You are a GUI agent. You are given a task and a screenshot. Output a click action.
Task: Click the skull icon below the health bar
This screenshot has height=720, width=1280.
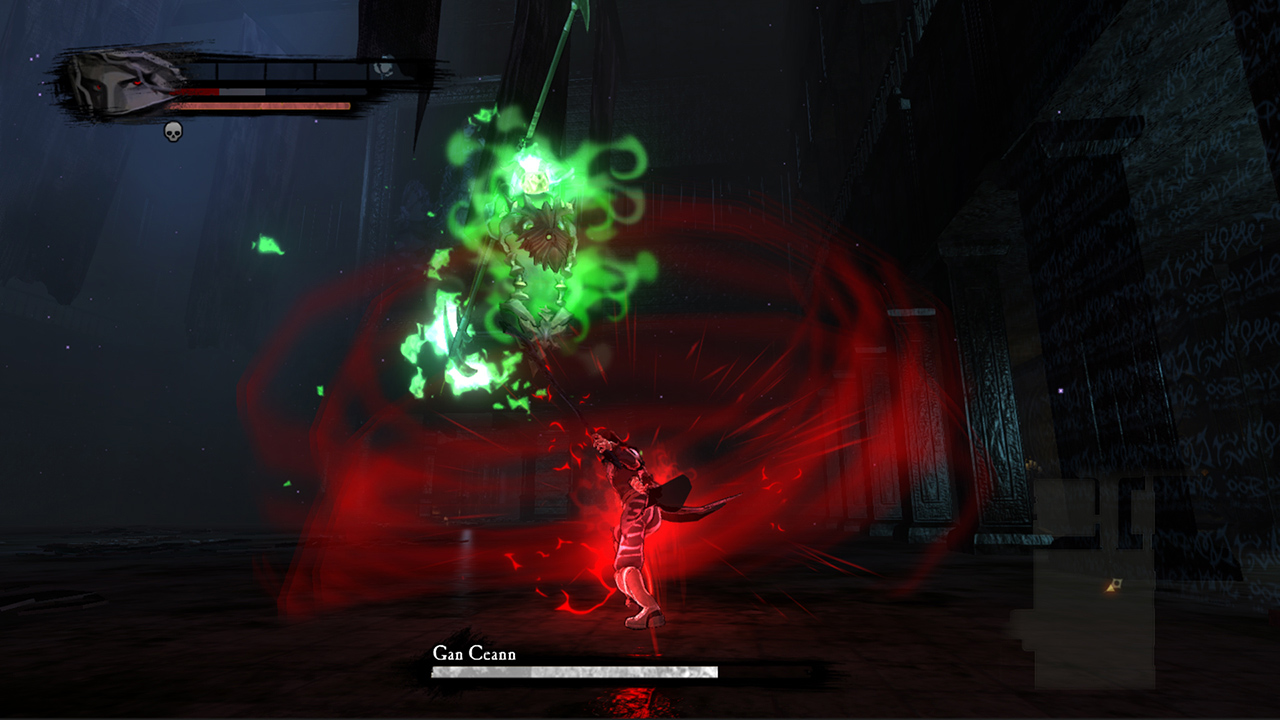tap(173, 131)
